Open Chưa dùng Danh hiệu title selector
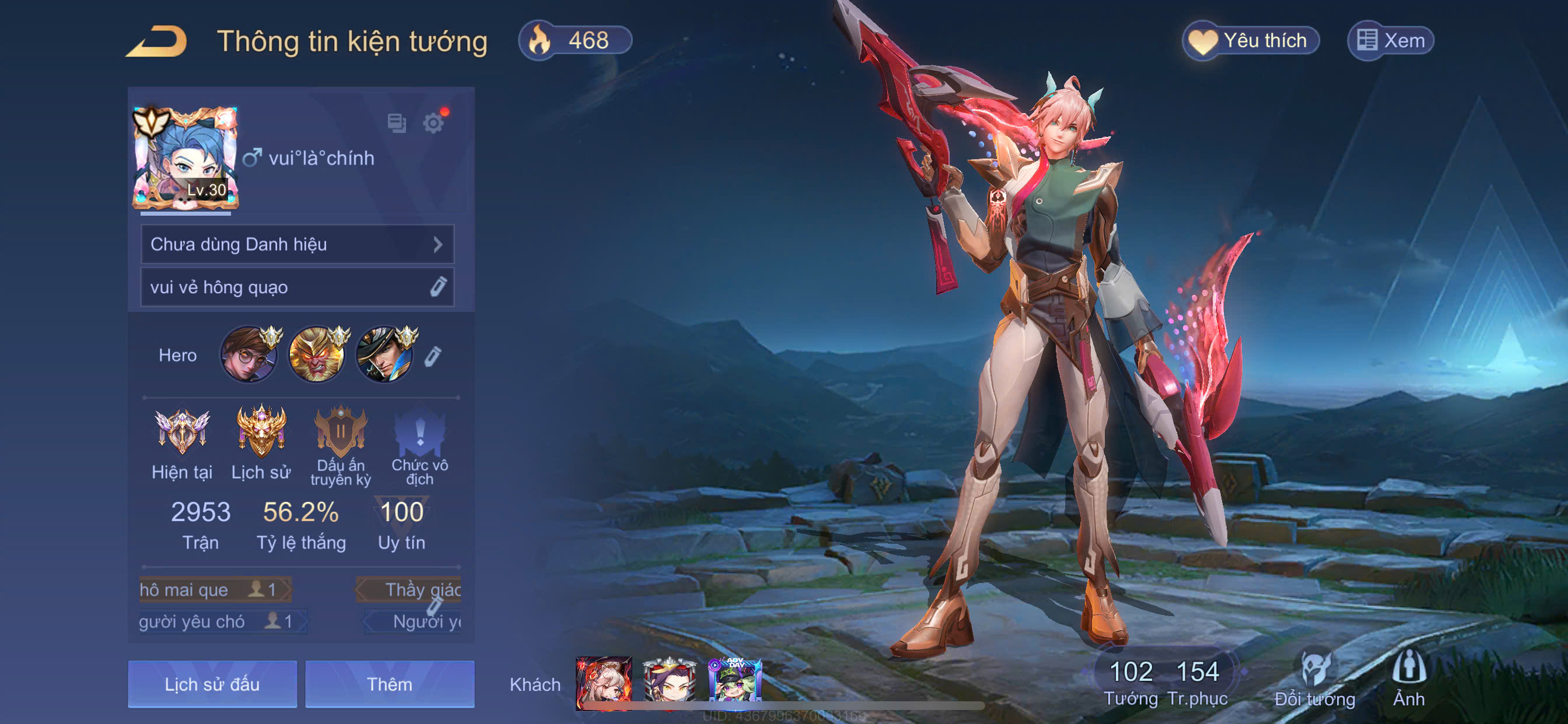 [297, 245]
